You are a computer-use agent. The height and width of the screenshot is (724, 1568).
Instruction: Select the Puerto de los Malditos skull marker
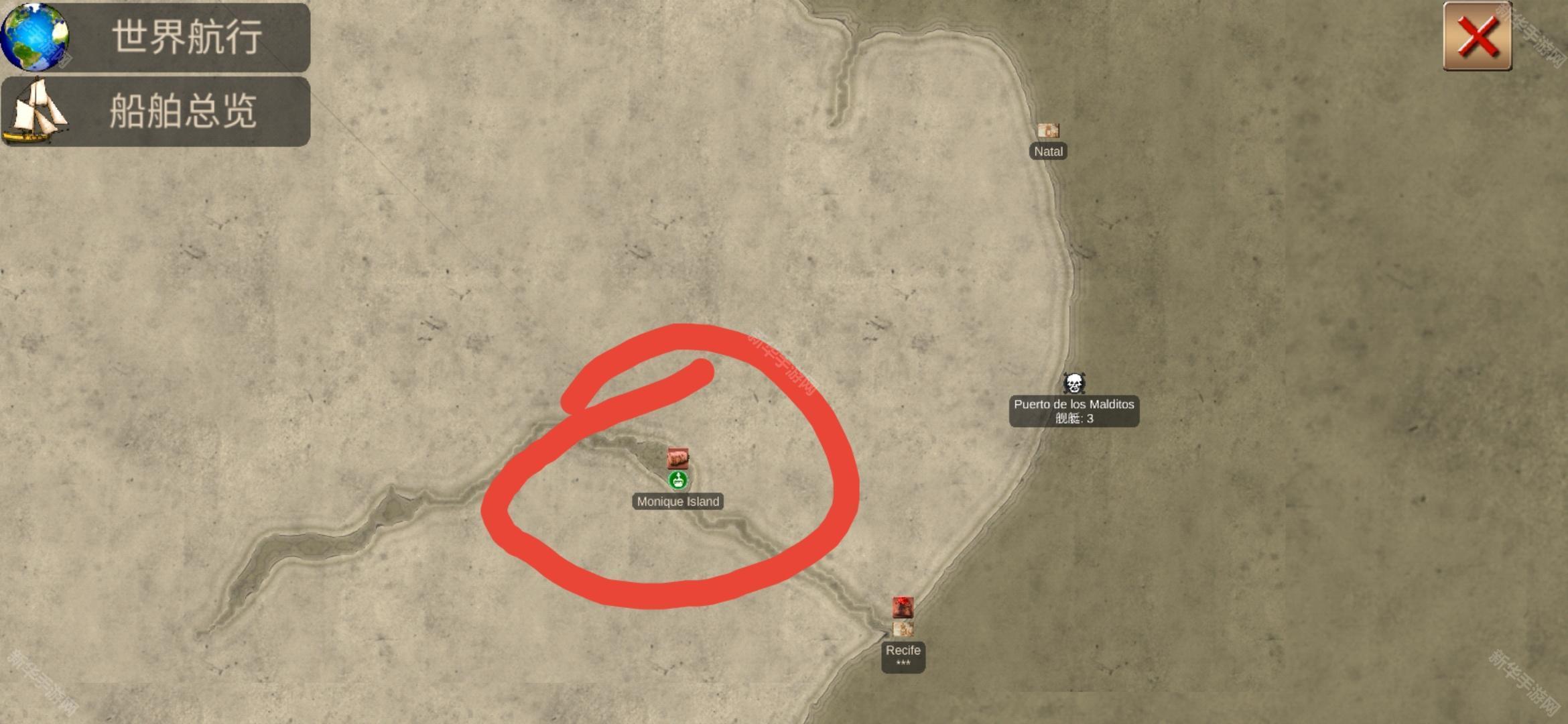pyautogui.click(x=1073, y=383)
